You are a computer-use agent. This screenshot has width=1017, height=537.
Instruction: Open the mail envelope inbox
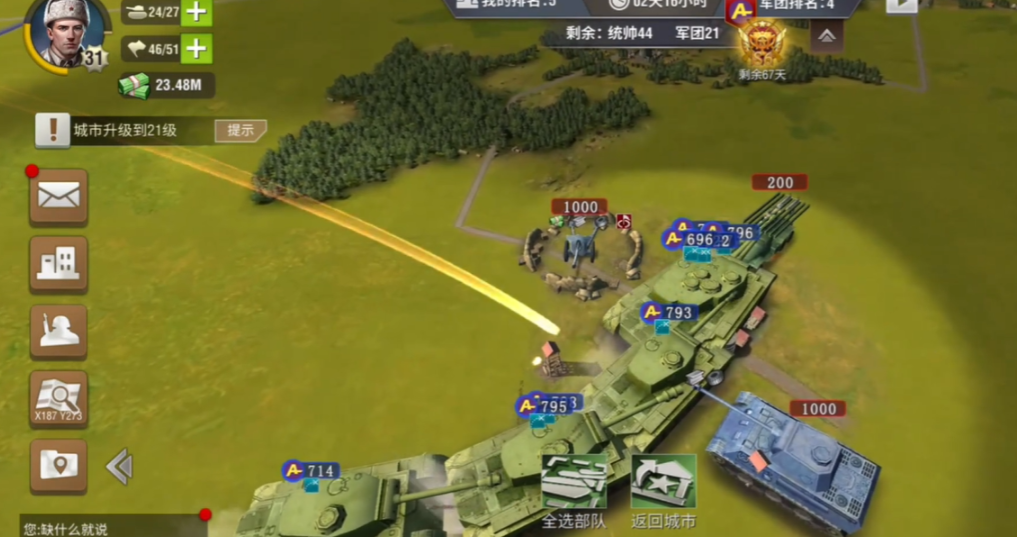coord(58,196)
